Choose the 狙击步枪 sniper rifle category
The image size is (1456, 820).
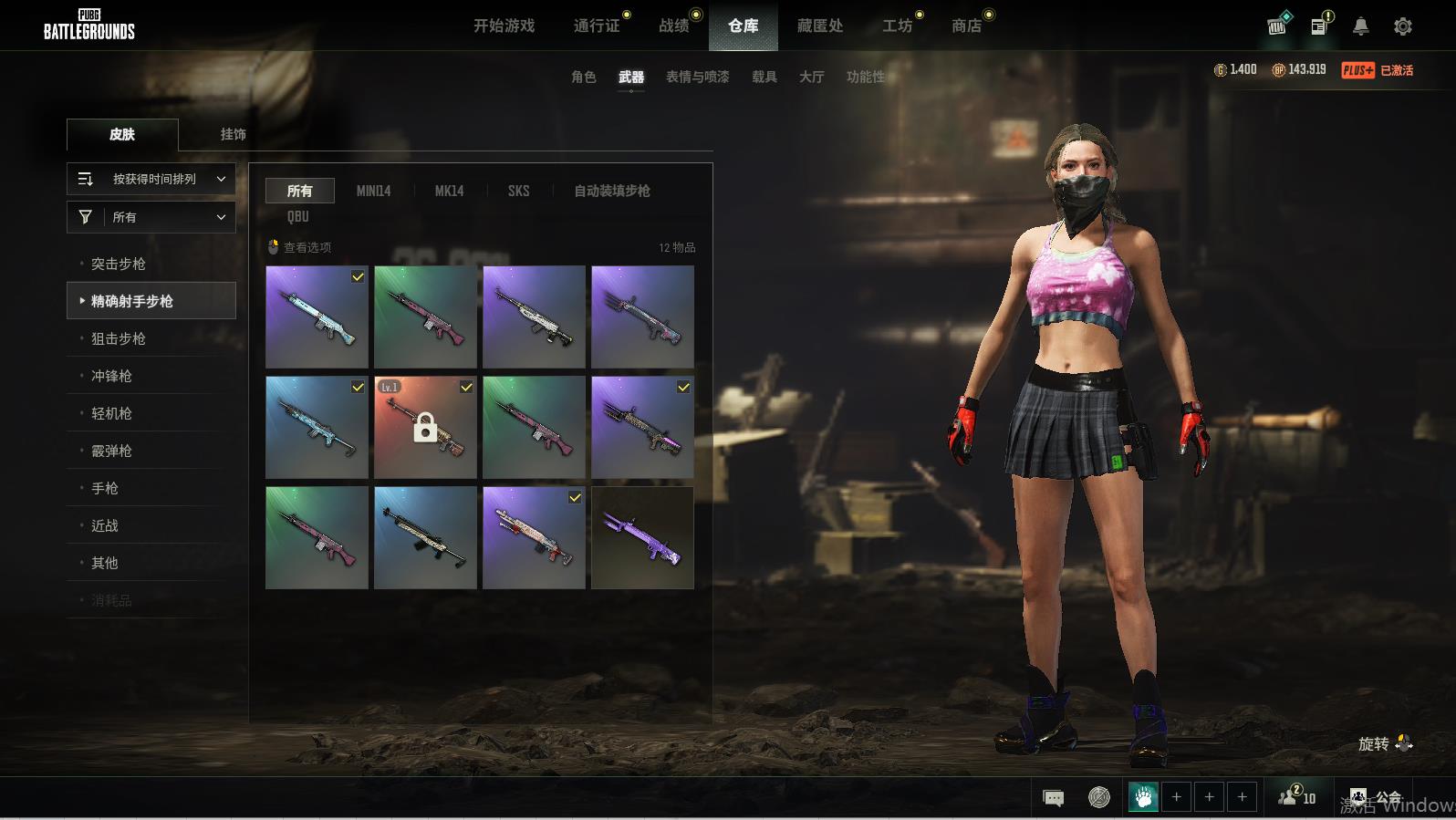(119, 338)
